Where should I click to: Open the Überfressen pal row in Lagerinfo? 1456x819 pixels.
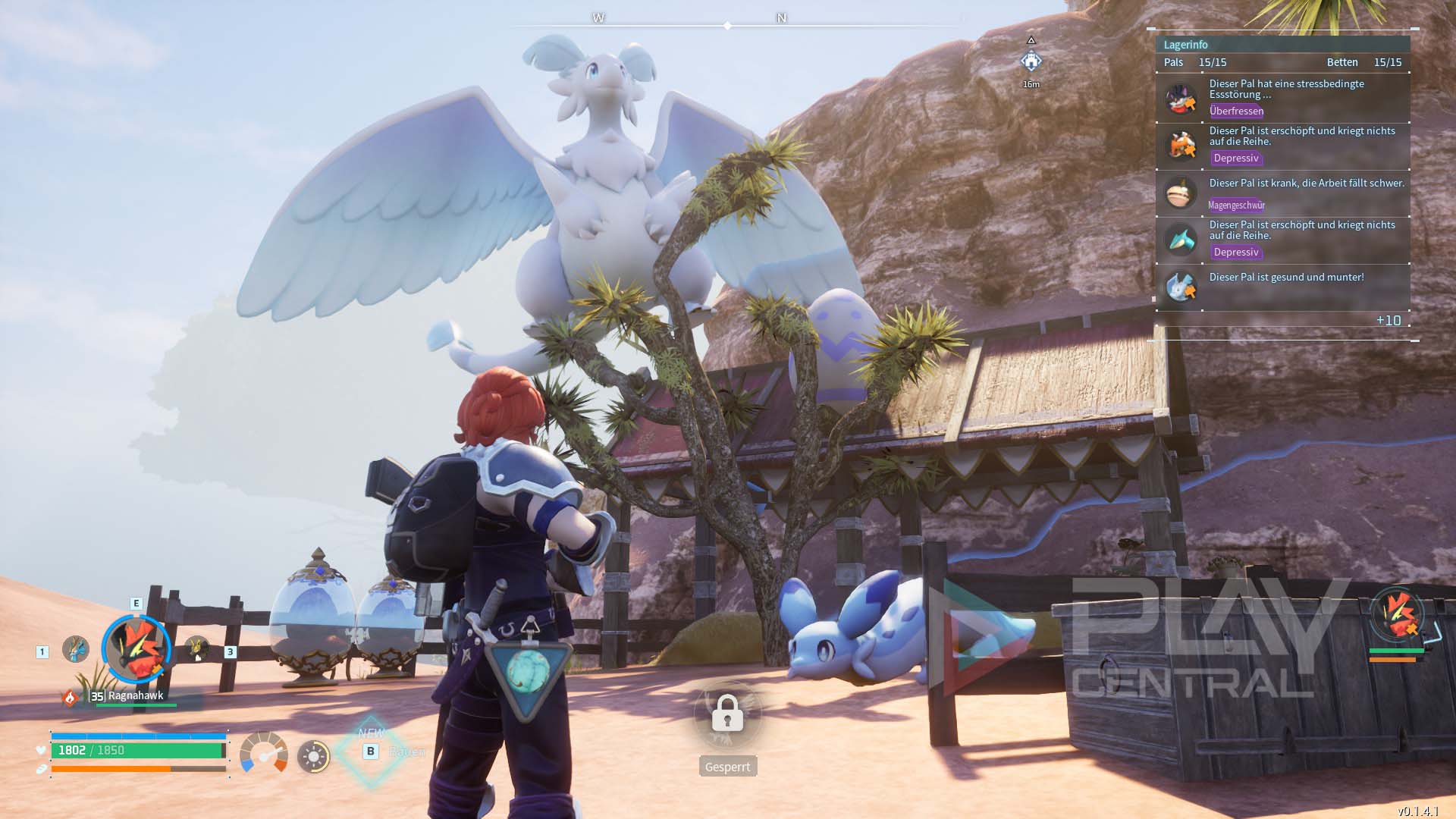click(1282, 98)
